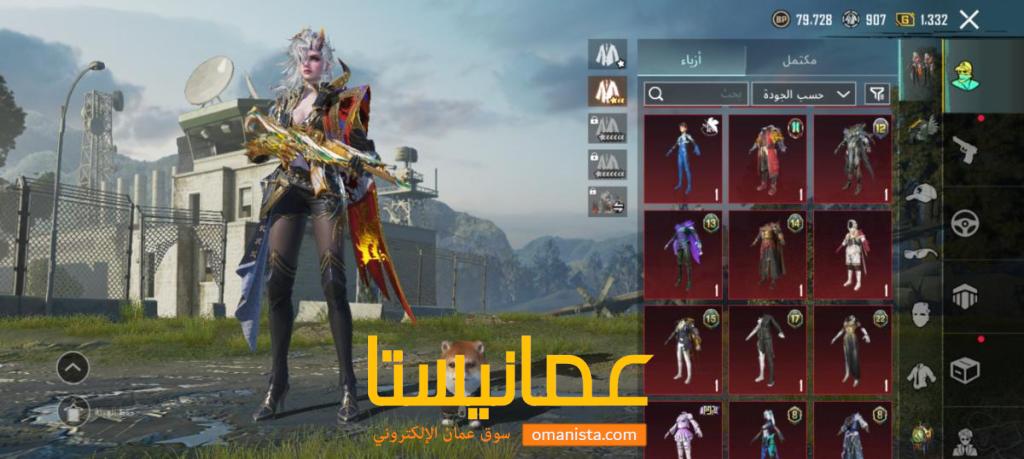This screenshot has height=459, width=1024.
Task: Select the glasses category
Action: 920,253
